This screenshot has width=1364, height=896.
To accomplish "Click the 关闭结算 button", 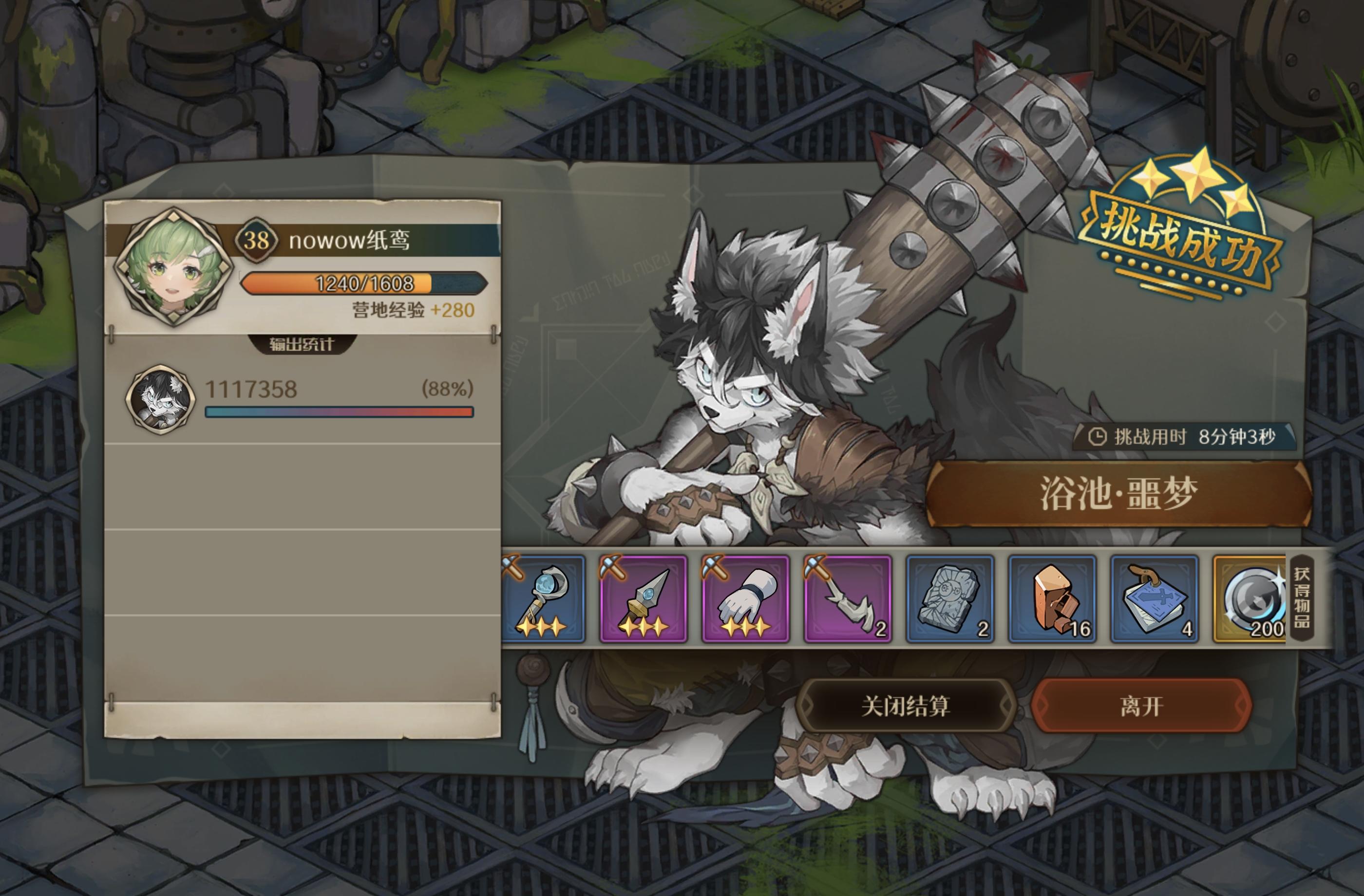I will [906, 706].
